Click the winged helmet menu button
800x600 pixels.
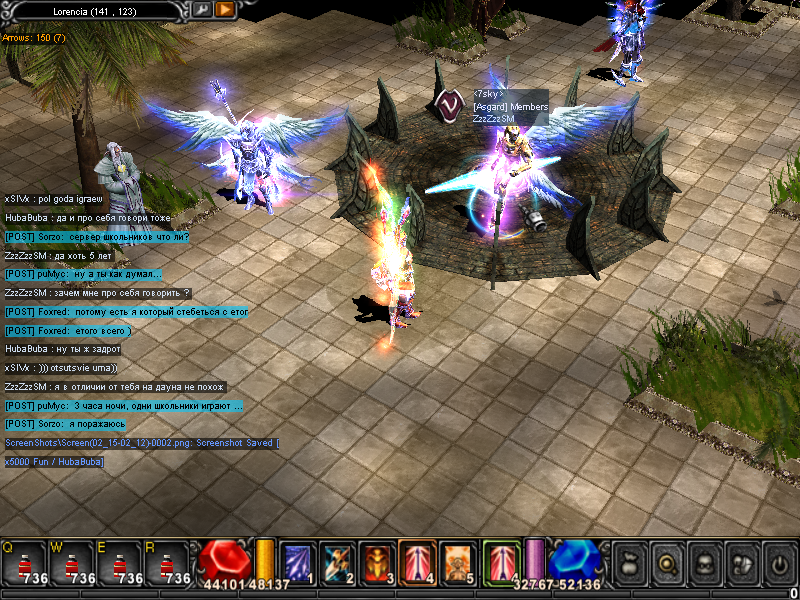740,562
